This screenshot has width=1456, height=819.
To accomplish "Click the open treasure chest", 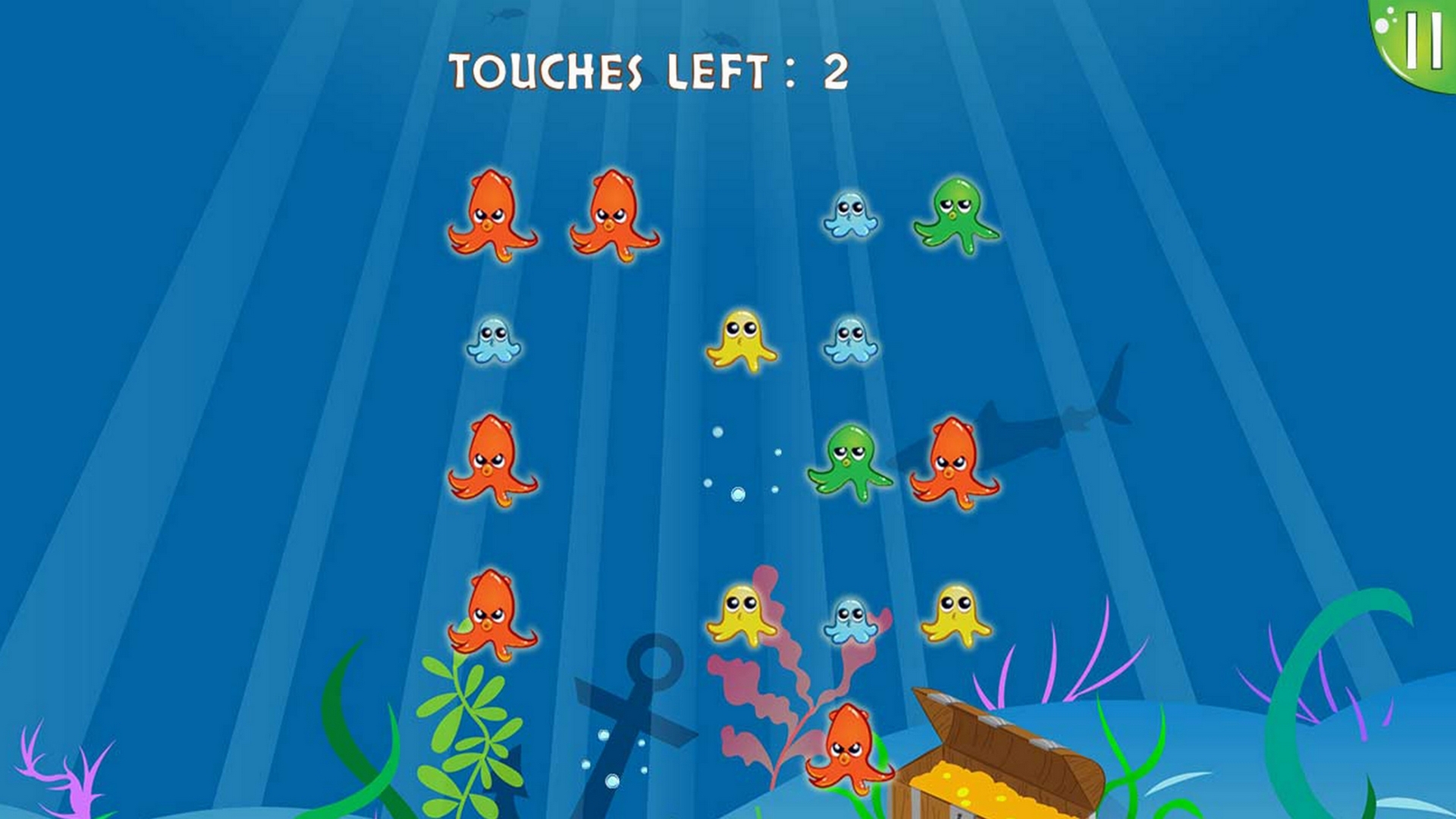I will coord(993,758).
